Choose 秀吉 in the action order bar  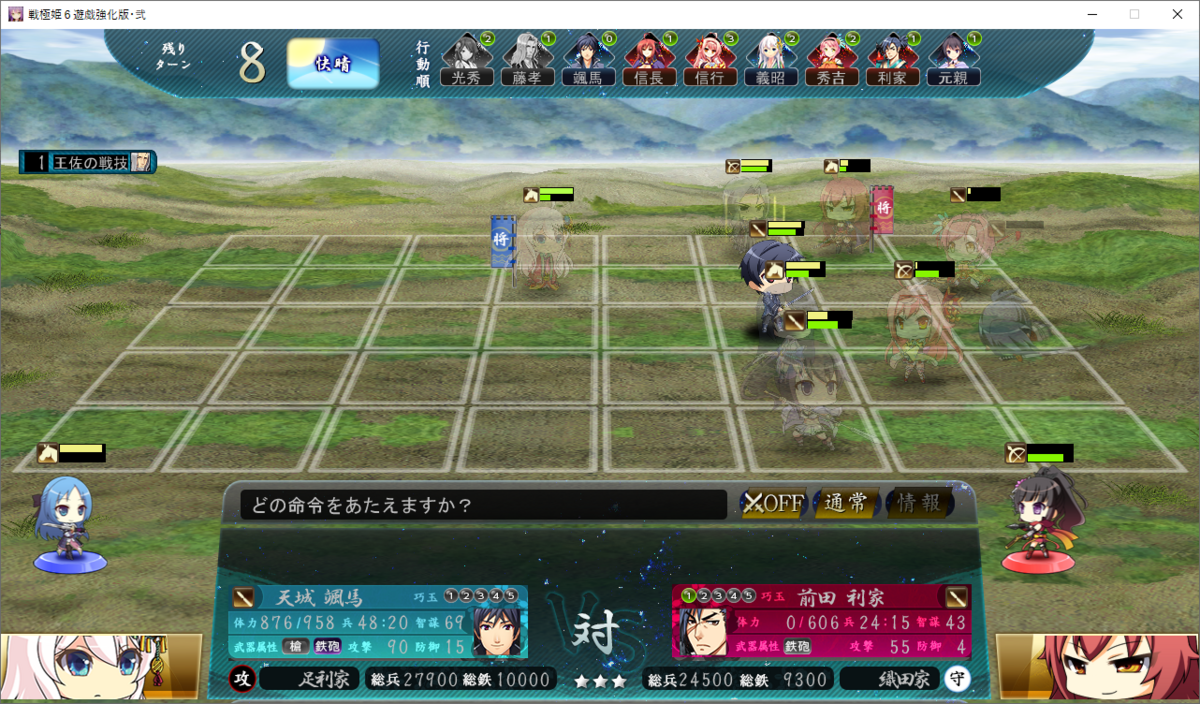832,61
